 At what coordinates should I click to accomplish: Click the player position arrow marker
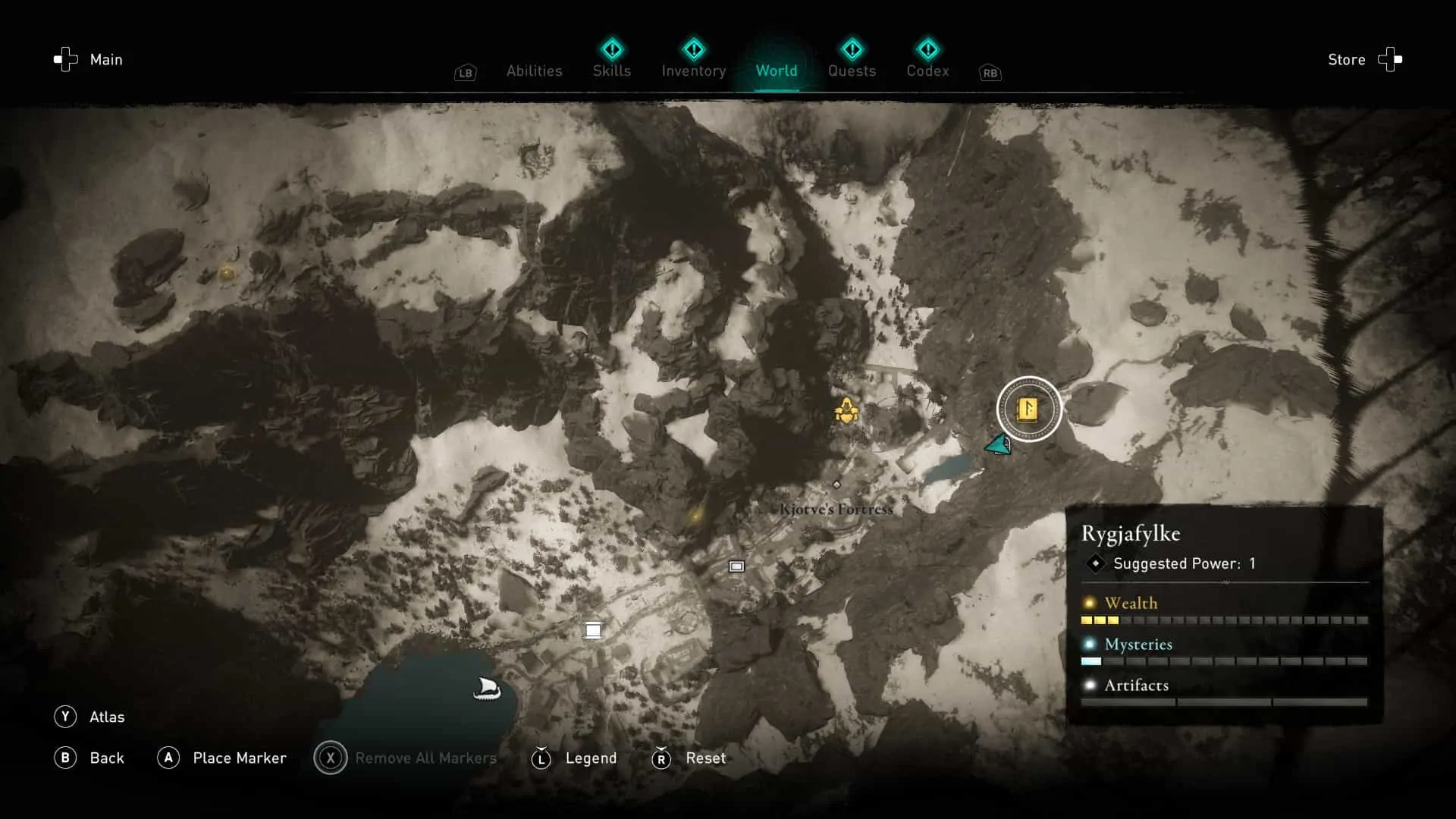999,446
